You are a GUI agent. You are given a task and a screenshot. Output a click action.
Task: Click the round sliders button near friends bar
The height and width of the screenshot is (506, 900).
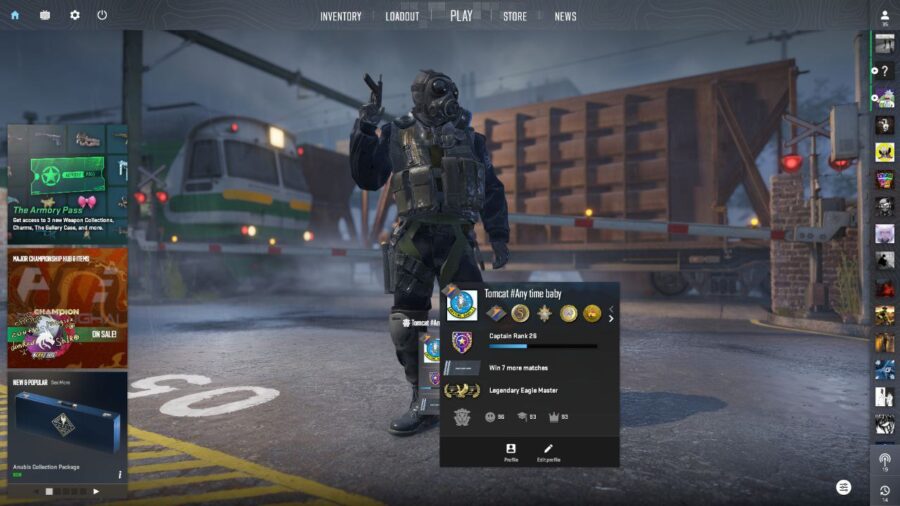coord(845,487)
